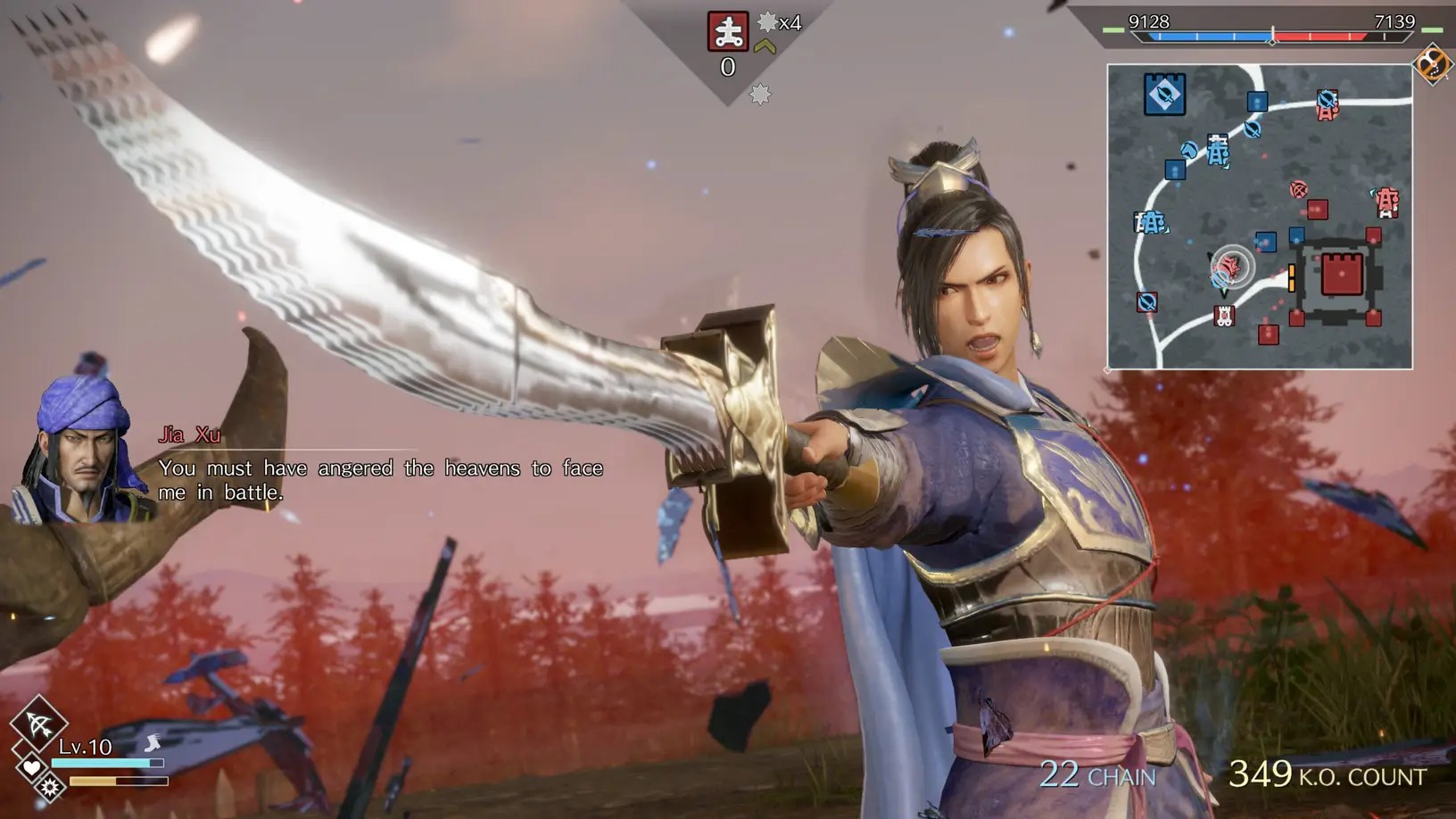
Task: Click the boot stamina icon above the gauge
Action: tap(152, 742)
